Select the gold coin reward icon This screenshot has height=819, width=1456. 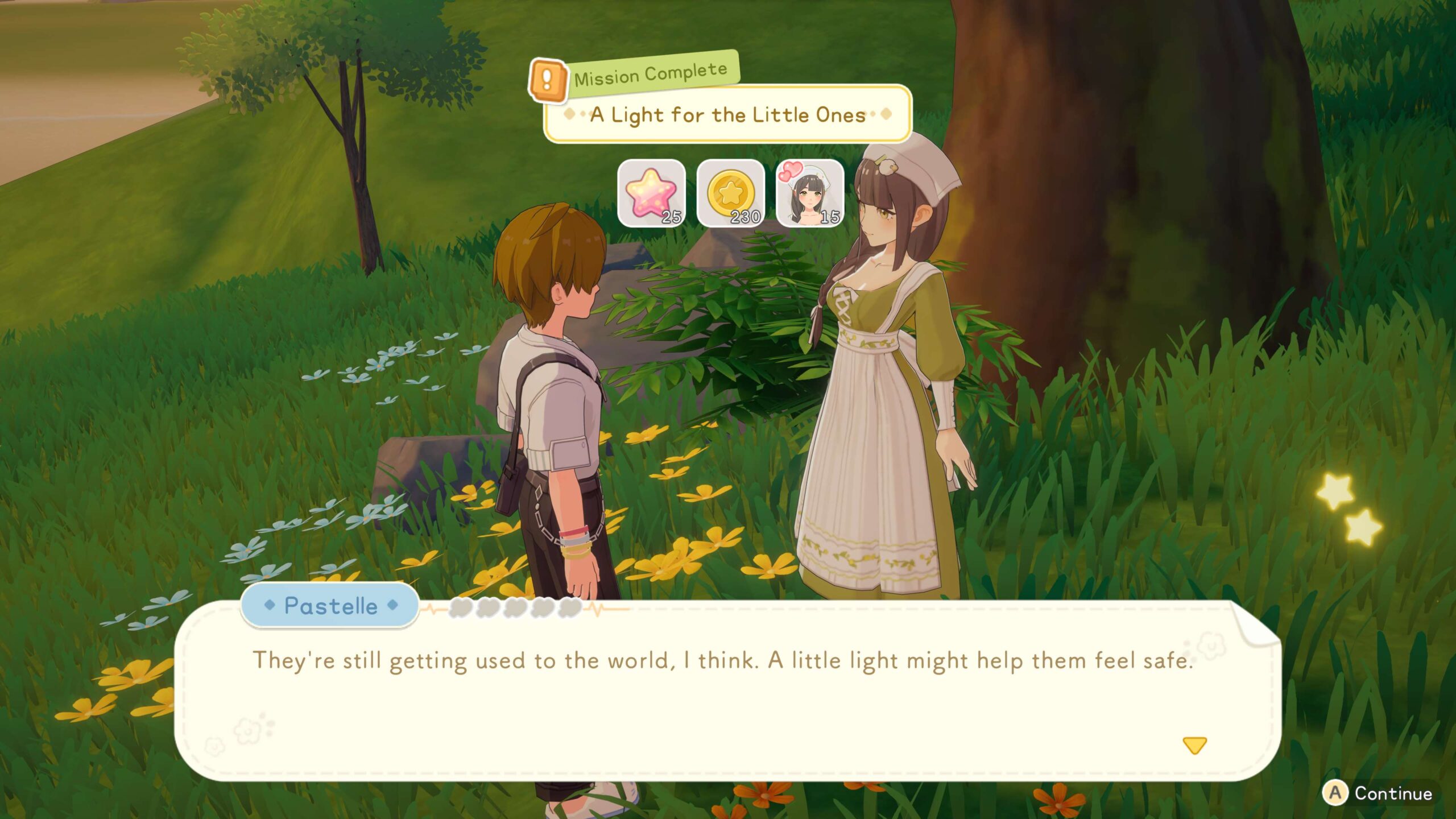click(730, 193)
